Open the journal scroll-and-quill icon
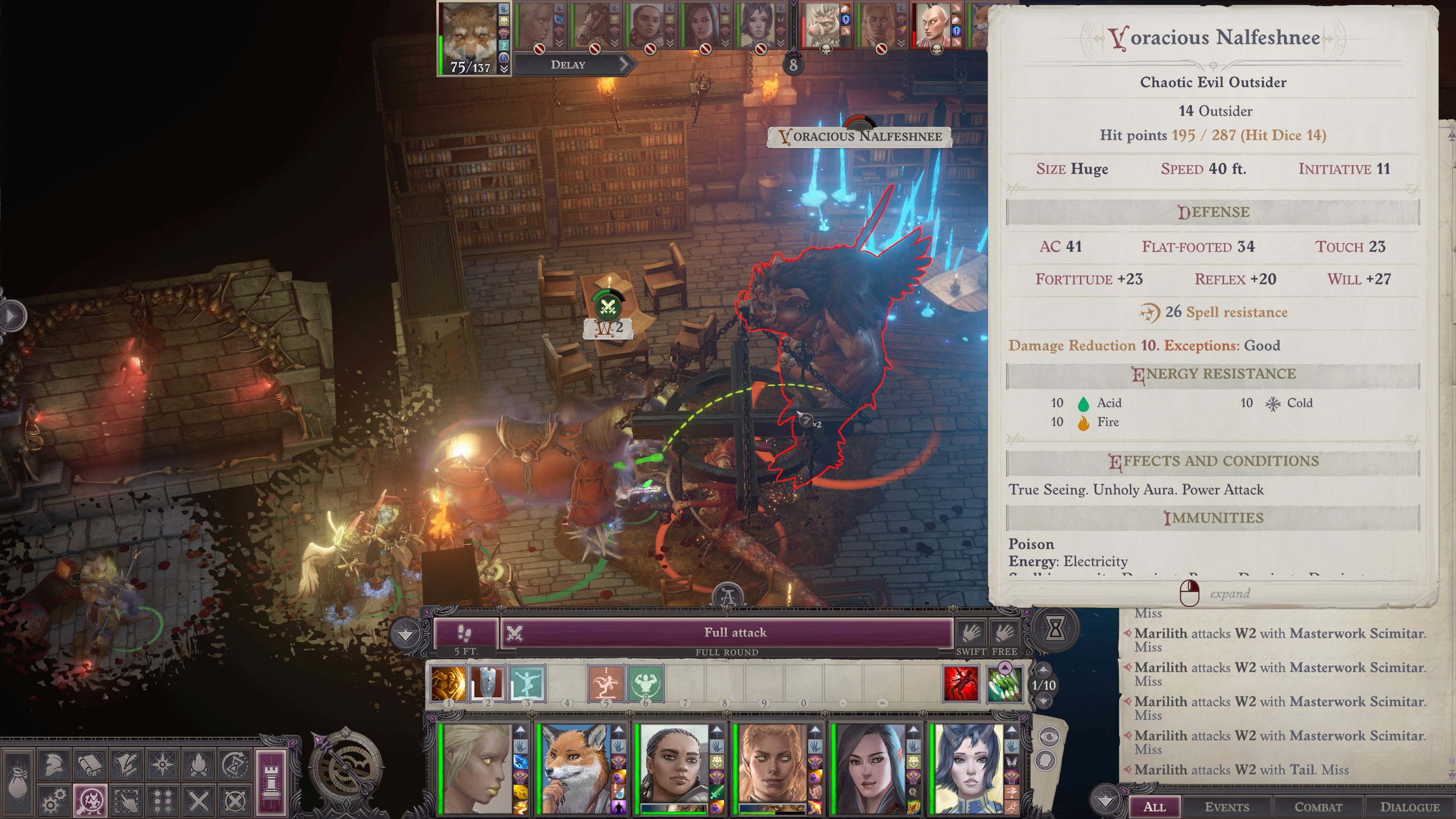The image size is (1456, 819). tap(126, 766)
